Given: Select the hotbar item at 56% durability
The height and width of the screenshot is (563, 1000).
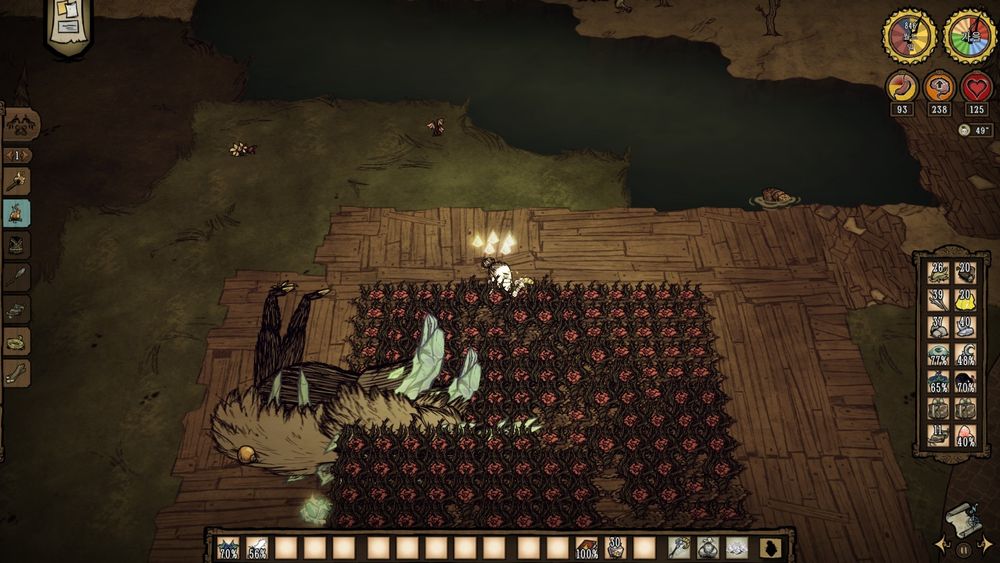Looking at the screenshot, I should click(258, 548).
